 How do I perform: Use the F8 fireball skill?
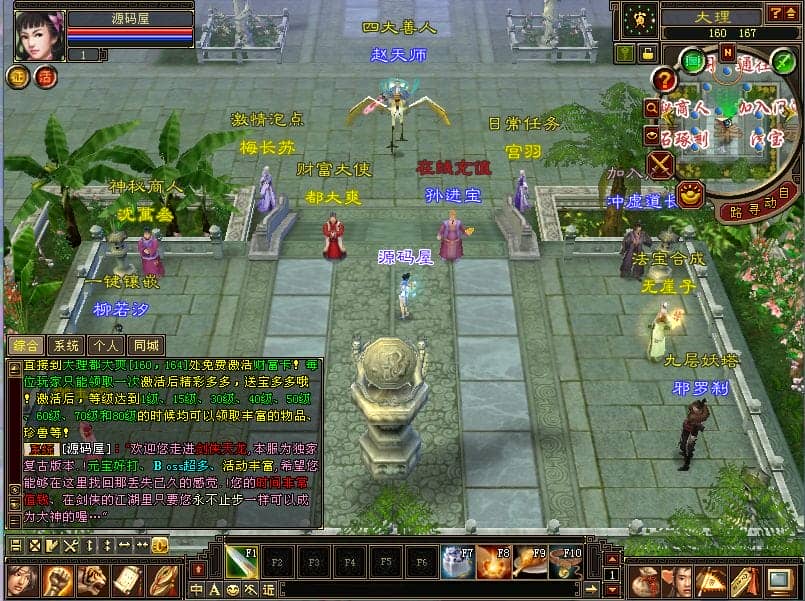[492, 561]
